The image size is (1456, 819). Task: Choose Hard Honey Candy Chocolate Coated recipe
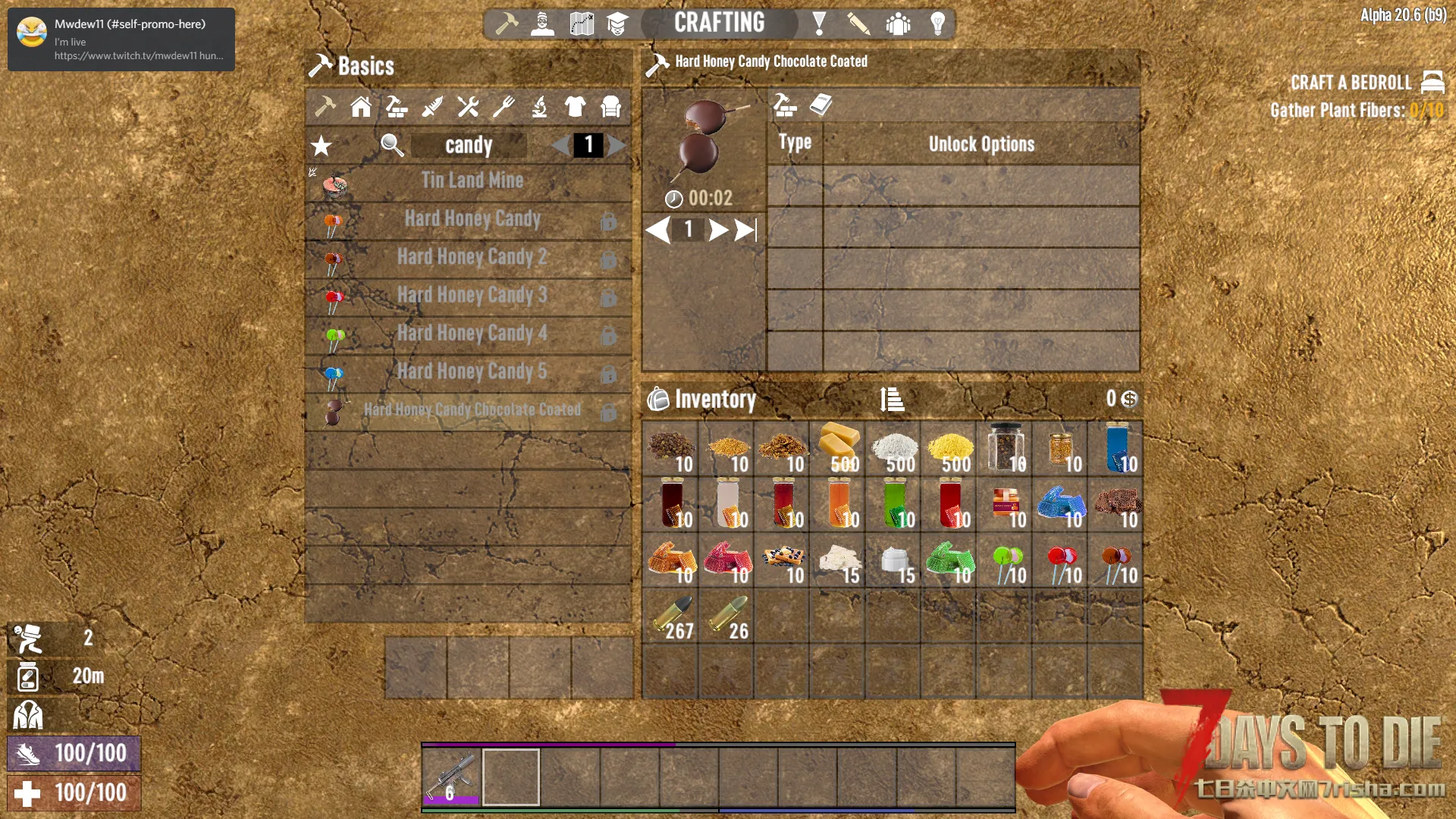[x=472, y=410]
